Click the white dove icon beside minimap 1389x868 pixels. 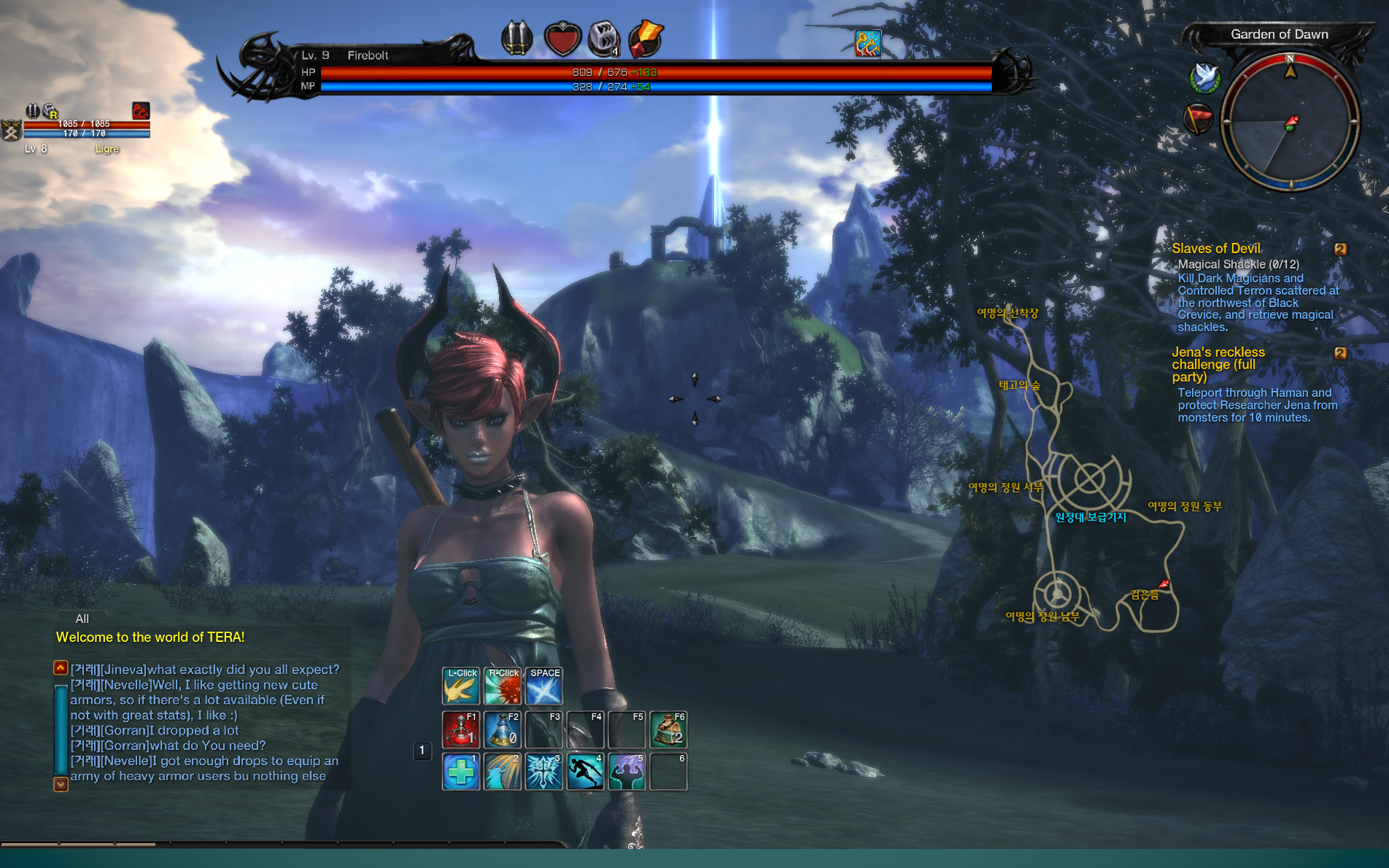pyautogui.click(x=1204, y=77)
